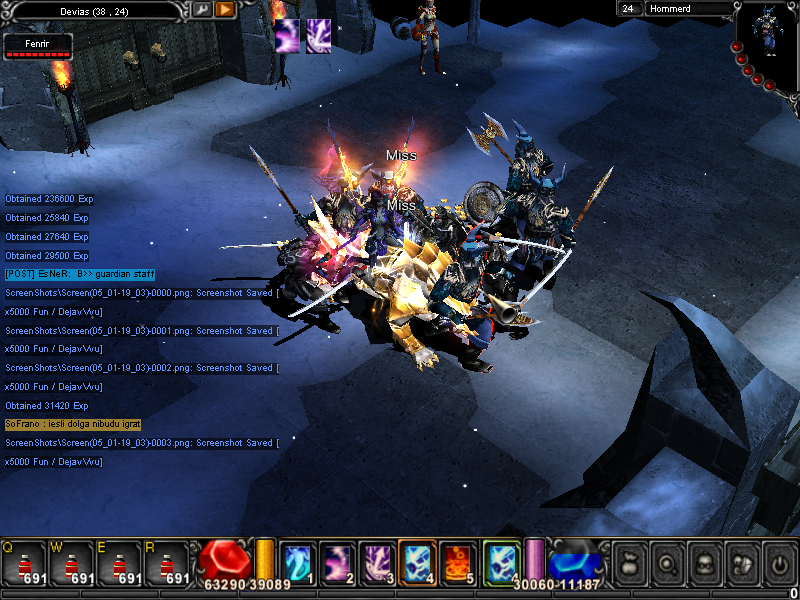The height and width of the screenshot is (600, 800).
Task: Click the magnifier button in the menu bar
Action: click(x=668, y=564)
